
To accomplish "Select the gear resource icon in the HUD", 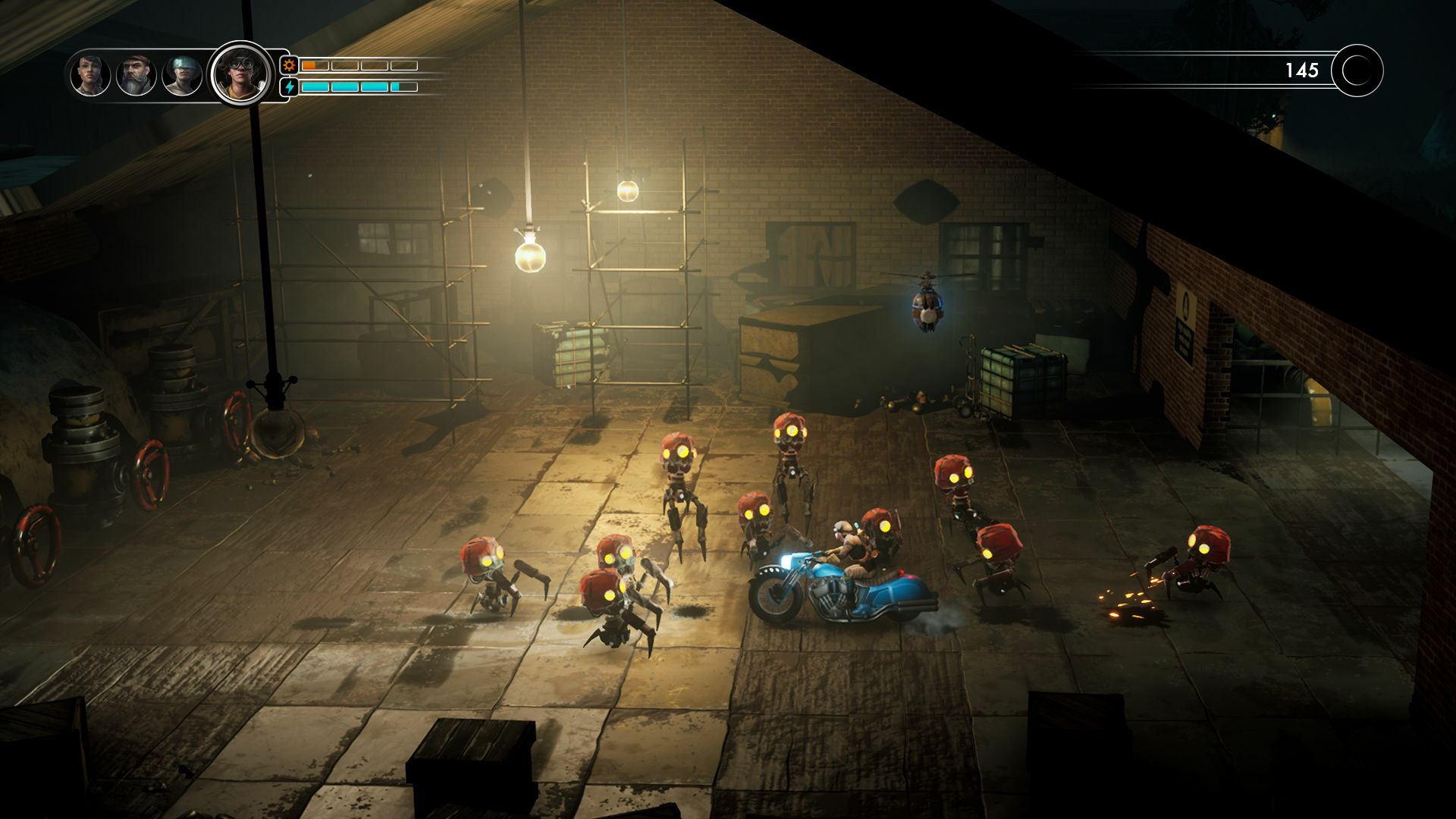I will 287,67.
